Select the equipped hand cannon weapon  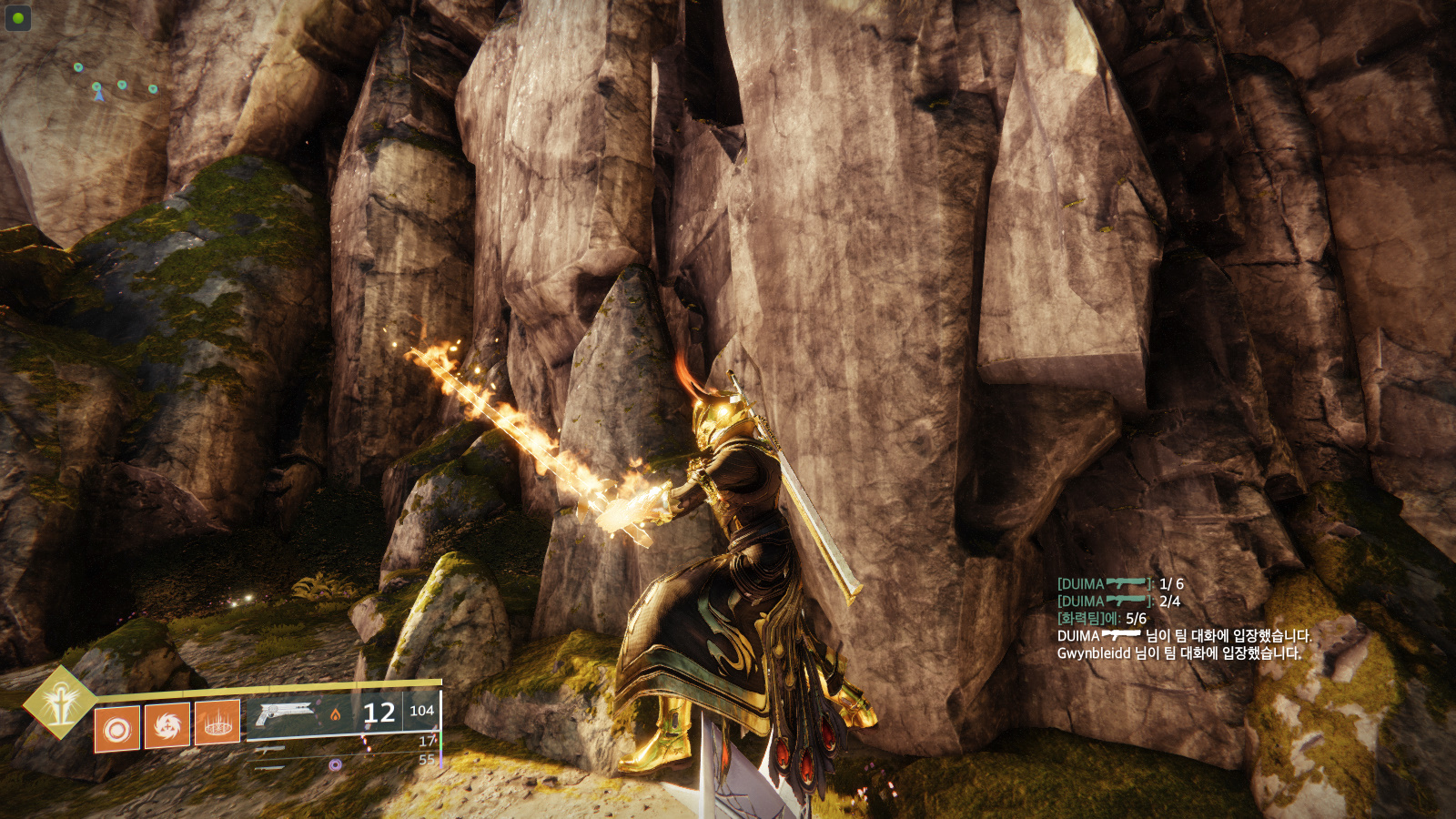click(x=287, y=713)
